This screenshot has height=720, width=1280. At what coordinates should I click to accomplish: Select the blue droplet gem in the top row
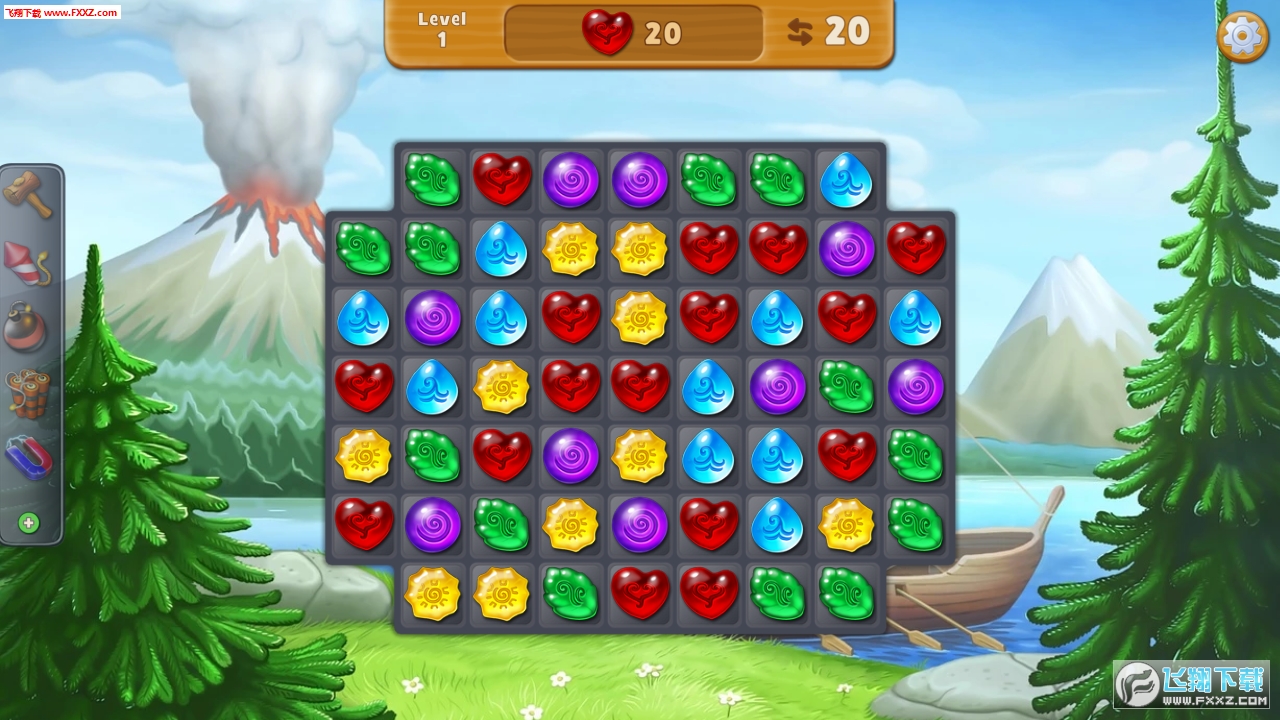click(x=846, y=180)
